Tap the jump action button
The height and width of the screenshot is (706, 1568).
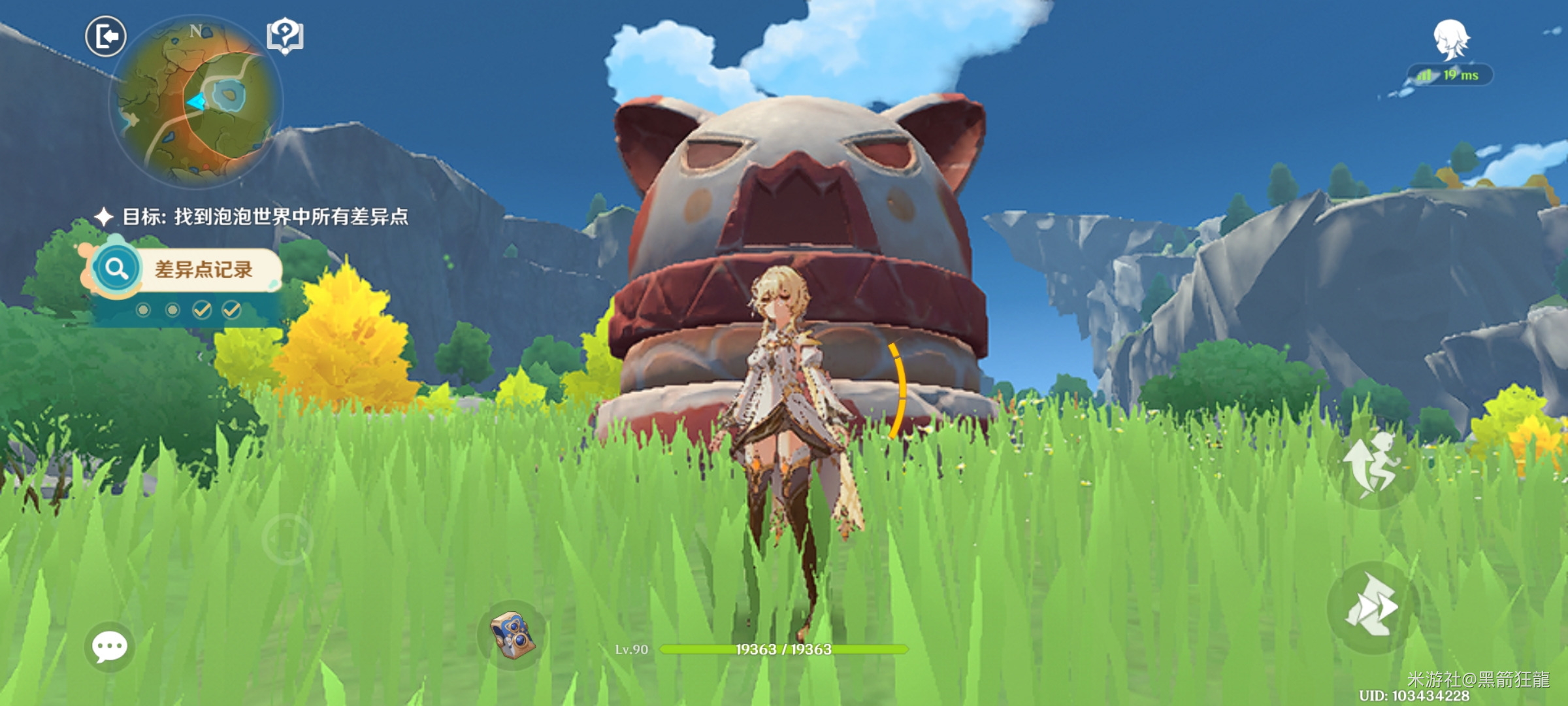pos(1372,465)
